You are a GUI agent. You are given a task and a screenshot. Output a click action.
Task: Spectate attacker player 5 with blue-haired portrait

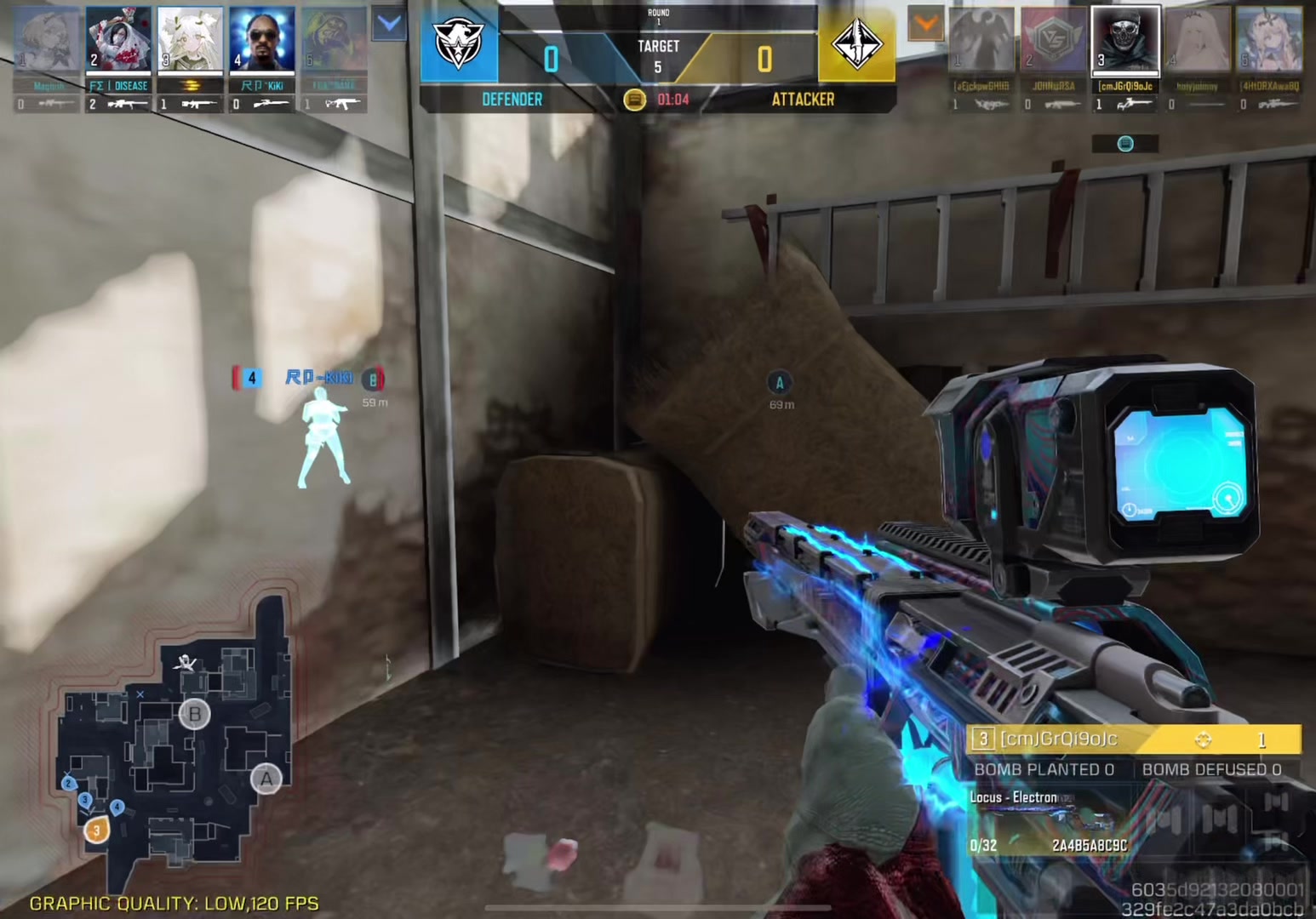click(1269, 40)
